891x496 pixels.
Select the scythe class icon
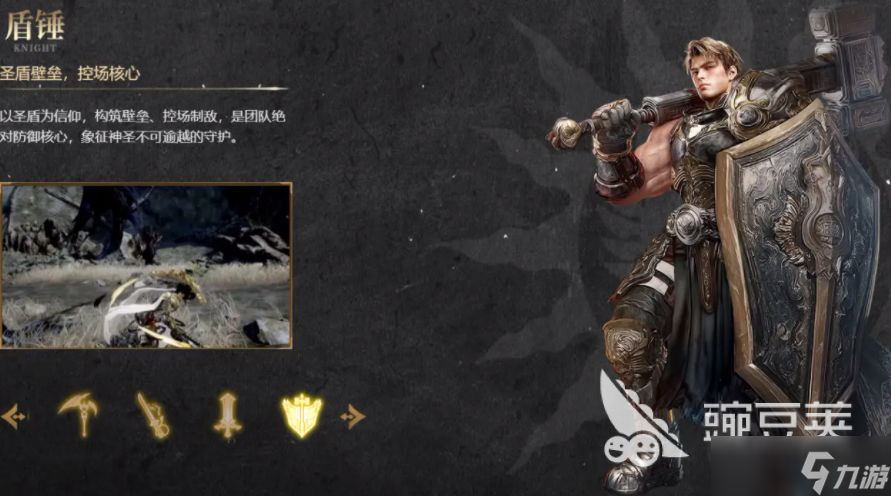[77, 414]
